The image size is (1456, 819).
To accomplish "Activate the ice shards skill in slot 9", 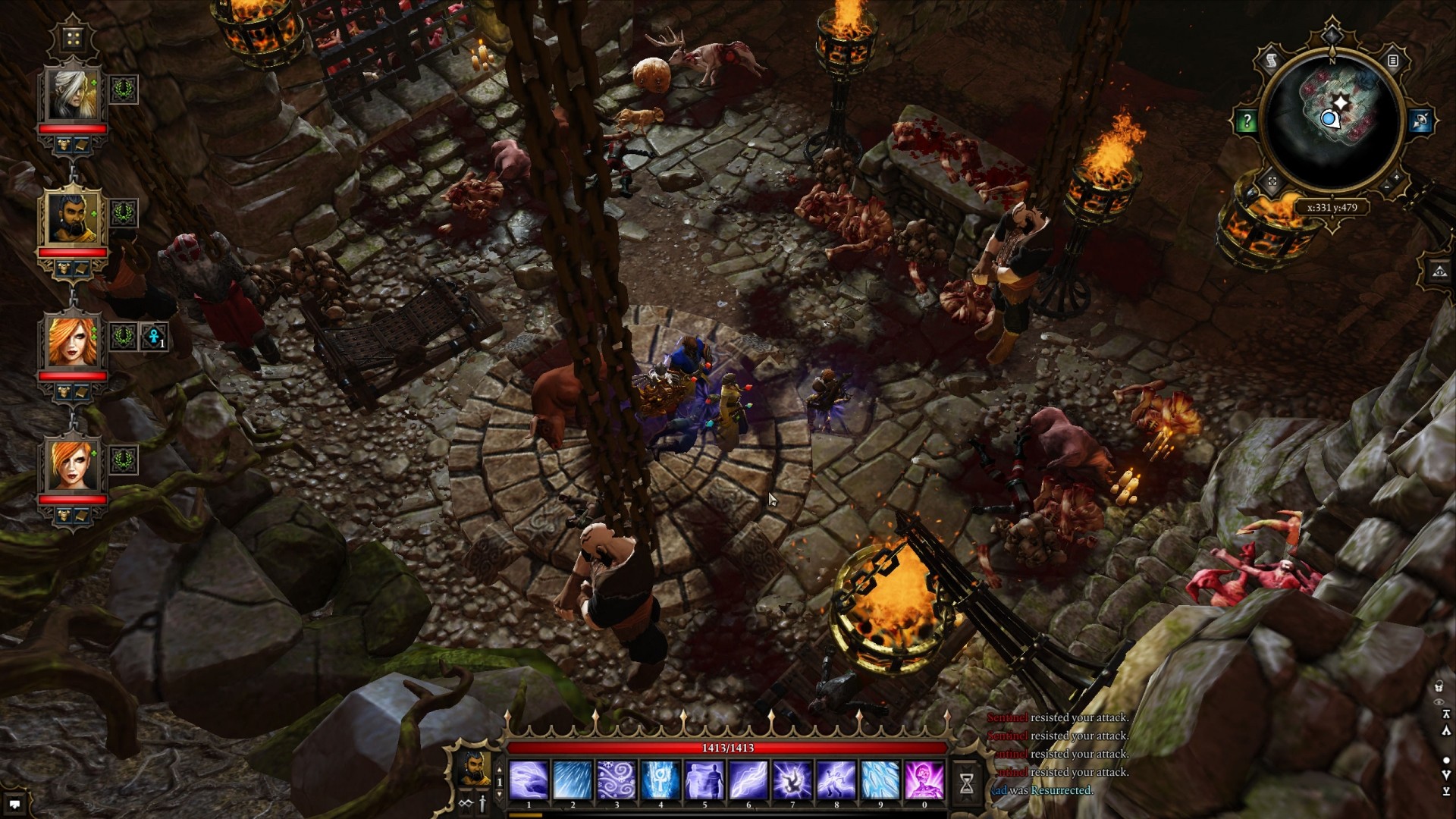I will [880, 780].
